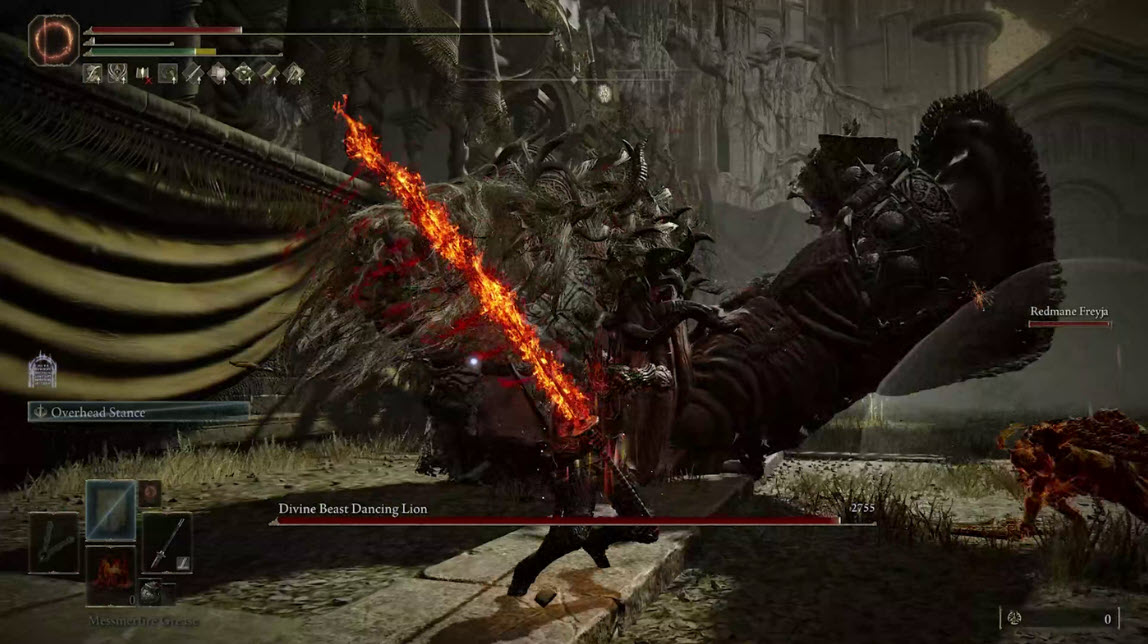Image resolution: width=1148 pixels, height=644 pixels.
Task: Click the first status buff icon
Action: pyautogui.click(x=92, y=73)
